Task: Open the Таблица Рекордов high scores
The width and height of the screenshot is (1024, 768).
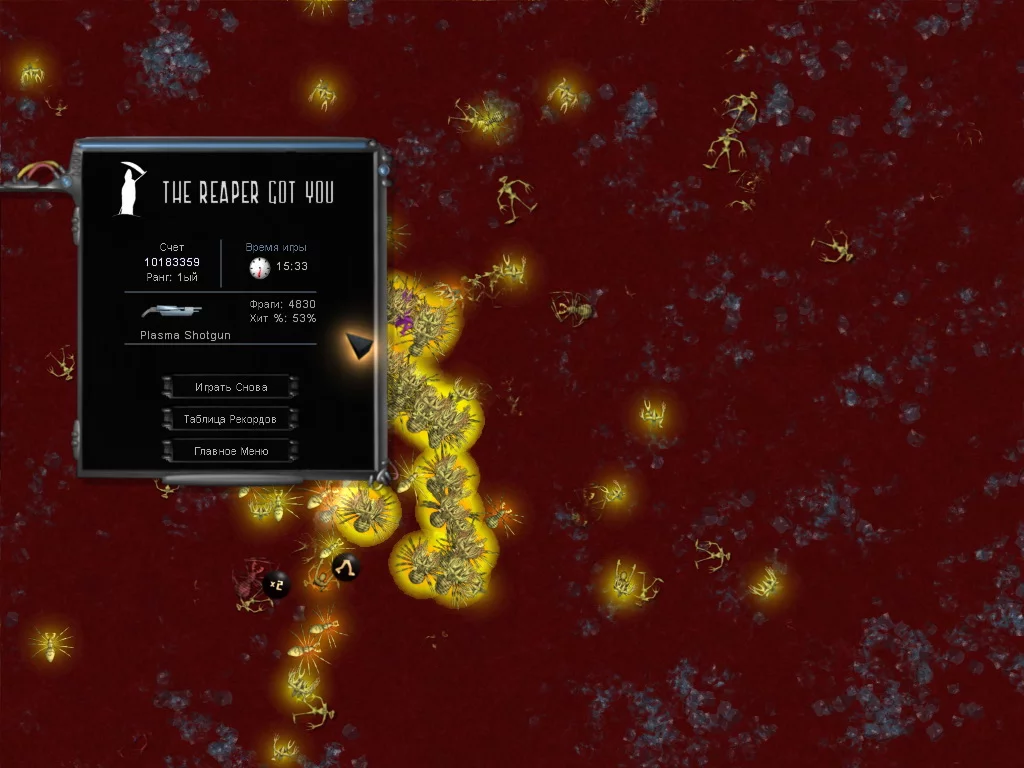Action: (x=230, y=419)
